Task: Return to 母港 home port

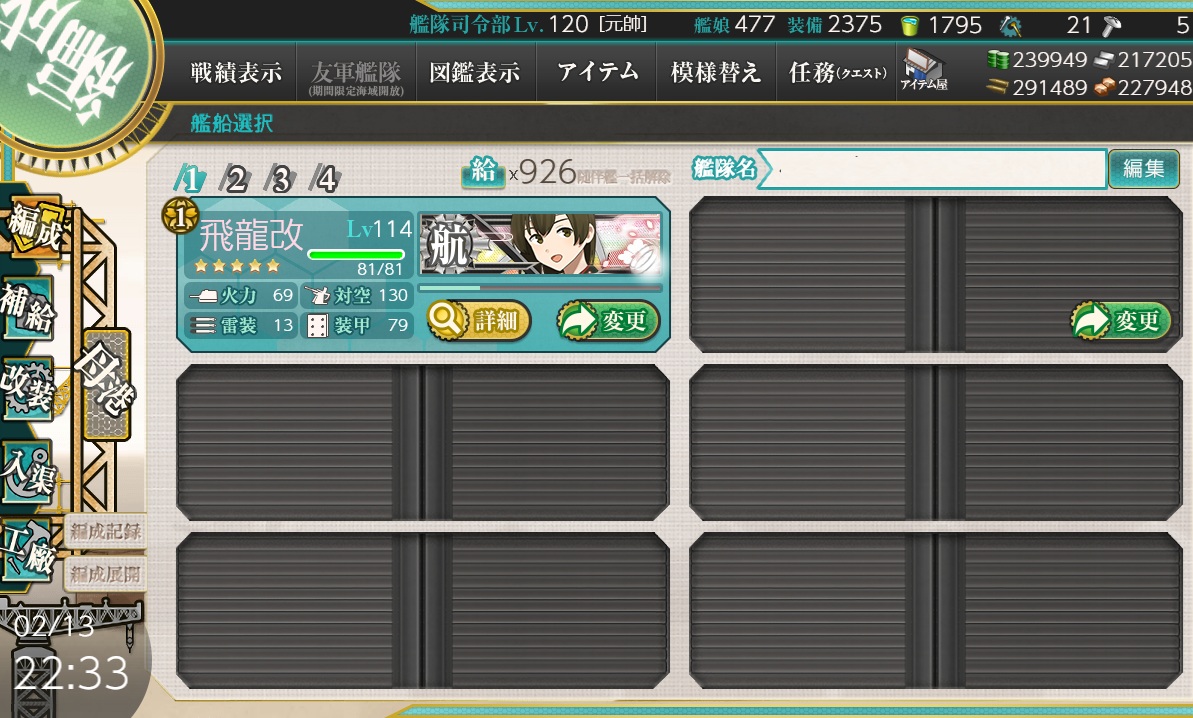Action: click(107, 384)
